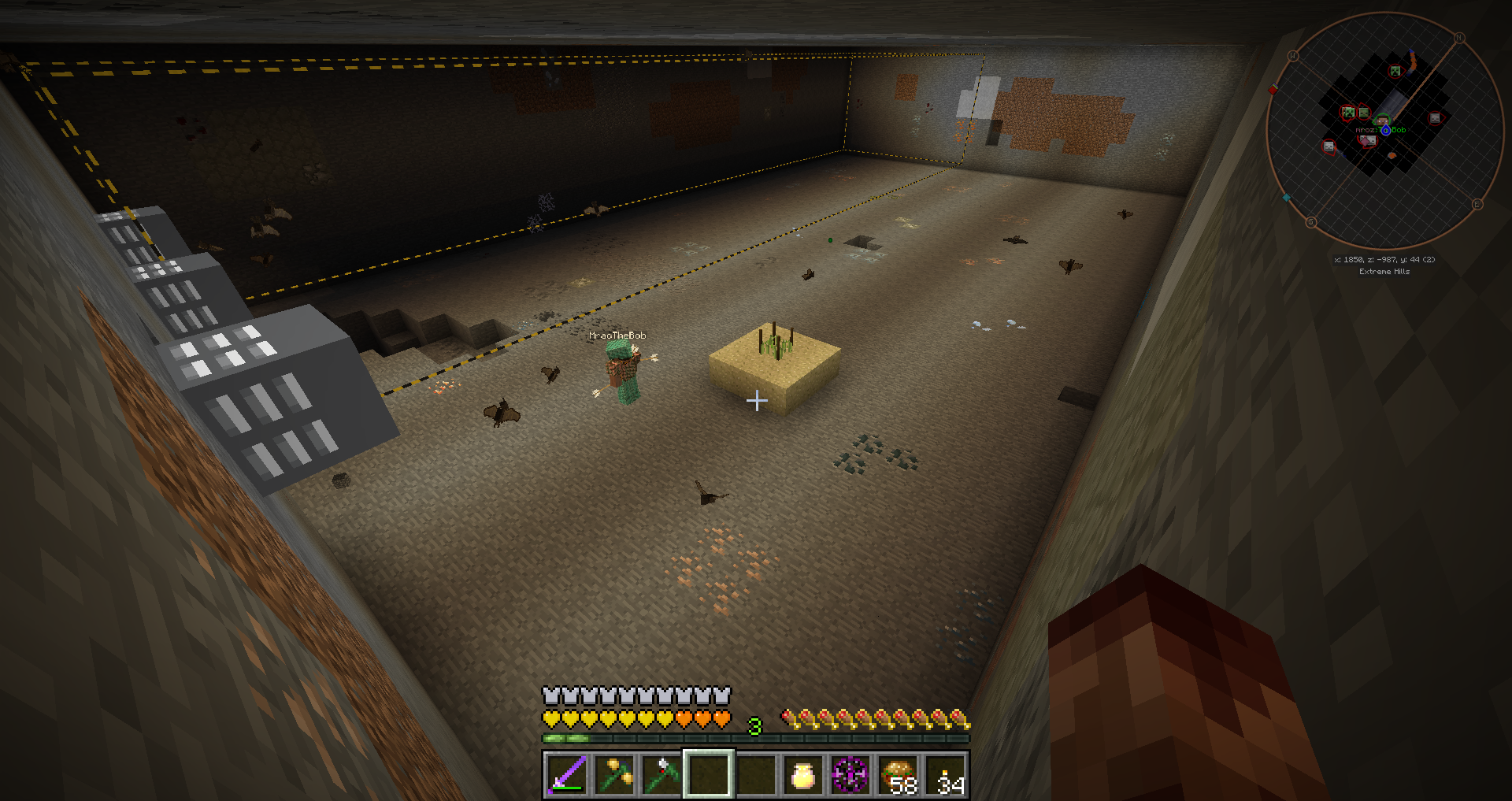Screen dimensions: 1512x801
Task: Select the S compass marker on minimap
Action: (1311, 222)
